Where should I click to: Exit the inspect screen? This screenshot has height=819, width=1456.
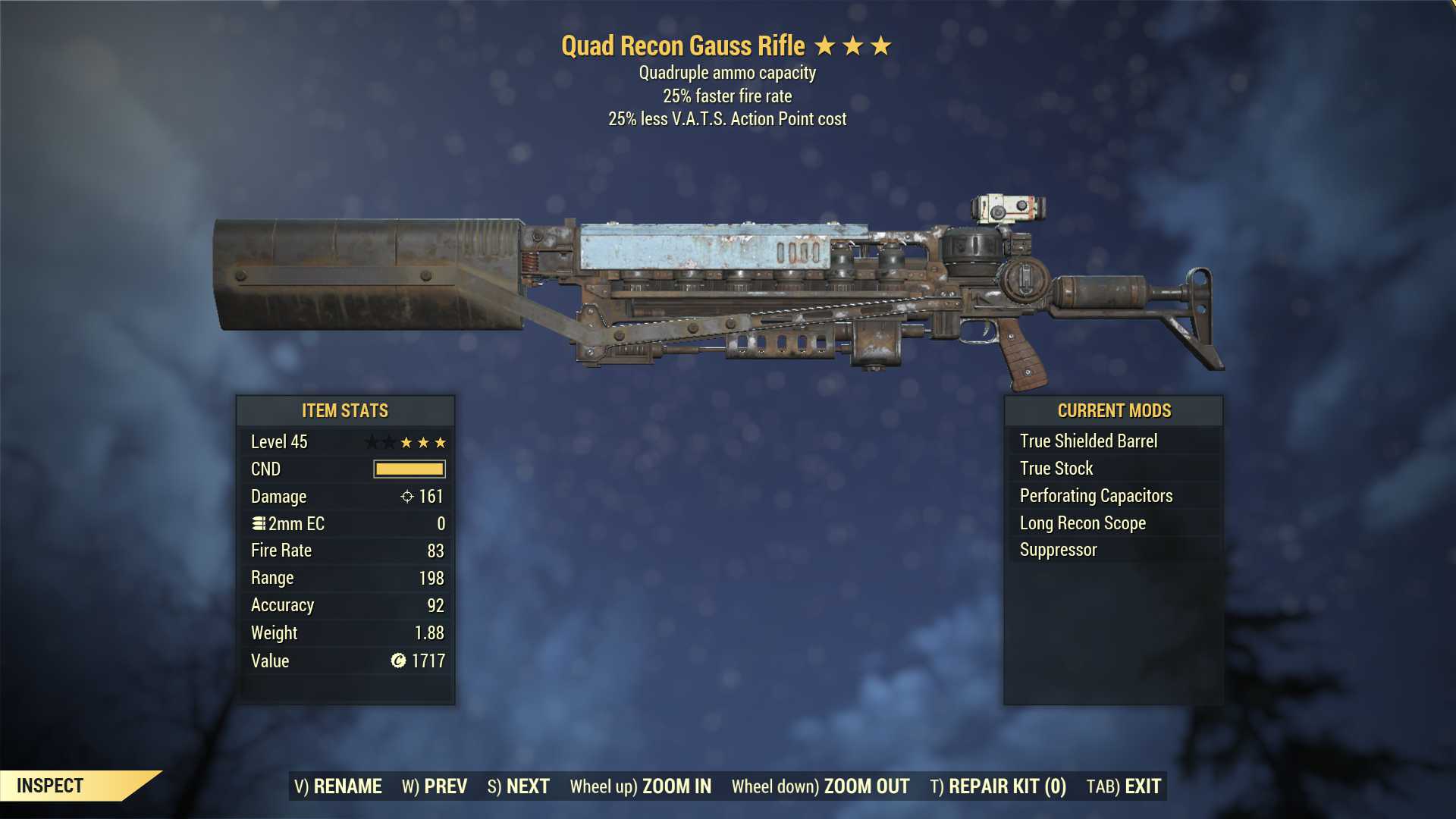pyautogui.click(x=1124, y=786)
